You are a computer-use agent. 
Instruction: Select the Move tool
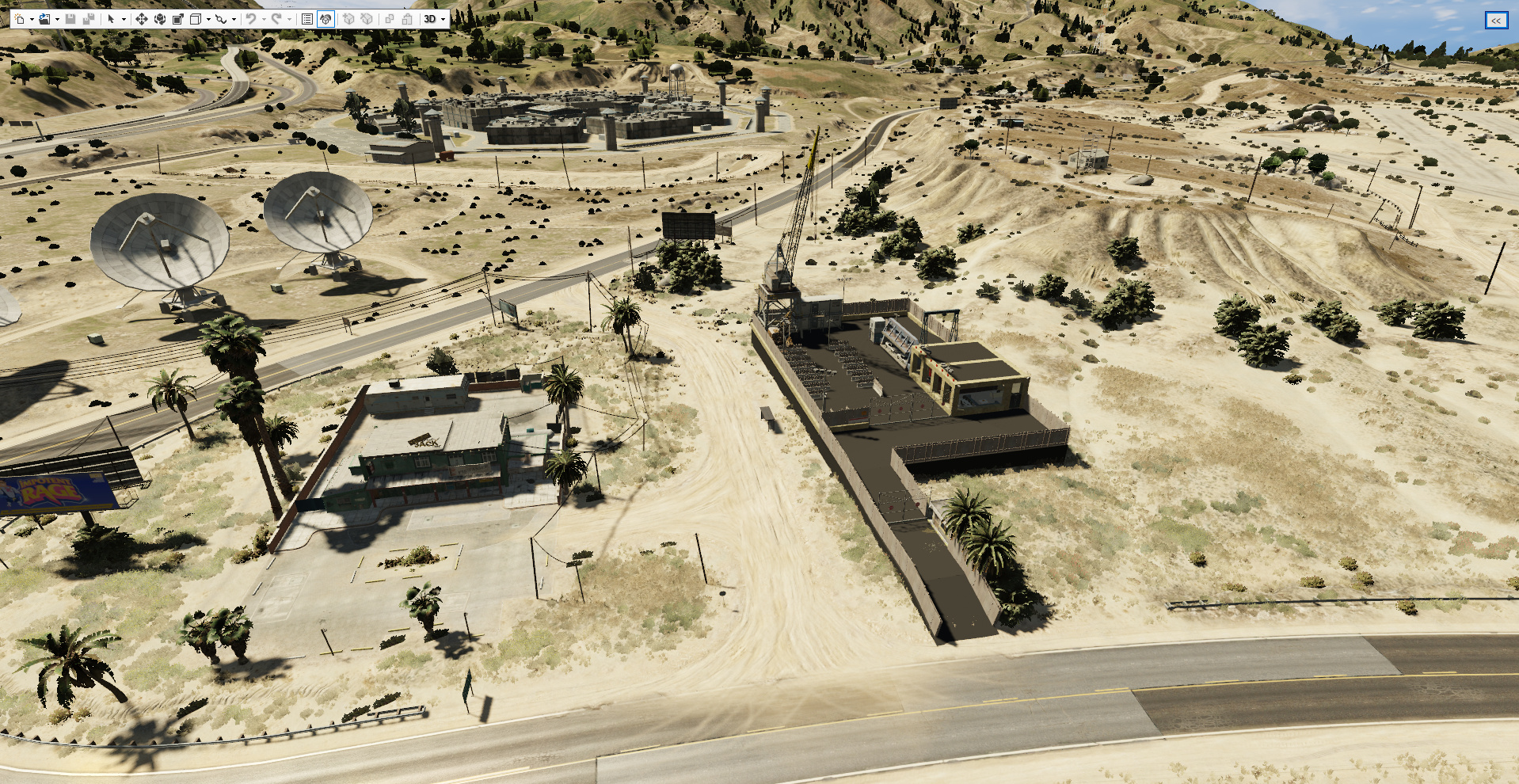pos(141,20)
